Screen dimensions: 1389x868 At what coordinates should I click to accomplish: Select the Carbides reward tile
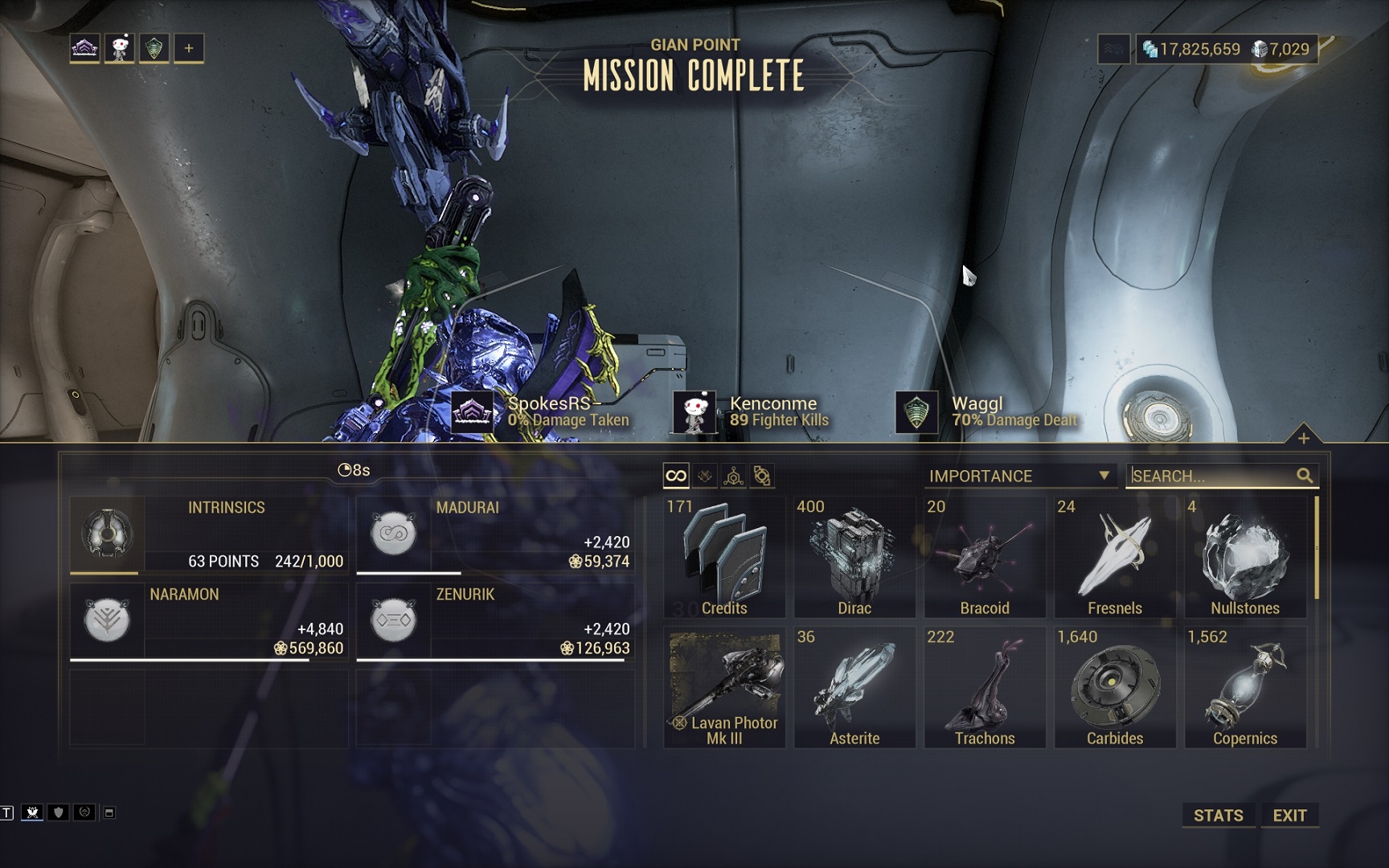tap(1115, 687)
